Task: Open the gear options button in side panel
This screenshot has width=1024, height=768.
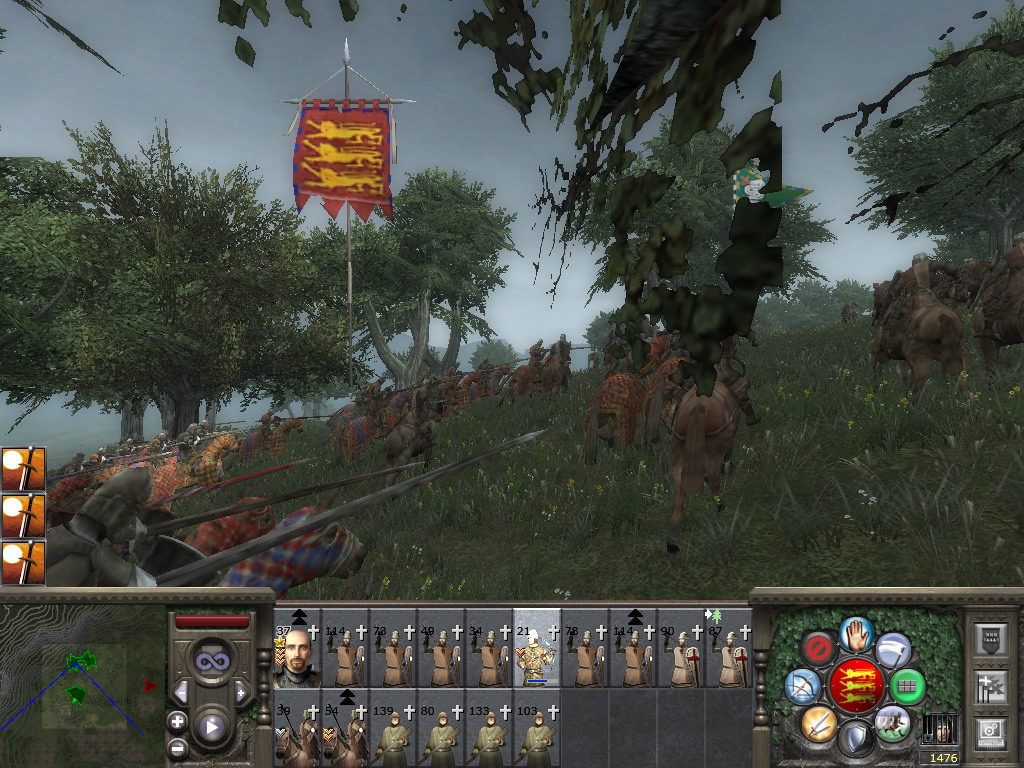Action: pyautogui.click(x=992, y=731)
